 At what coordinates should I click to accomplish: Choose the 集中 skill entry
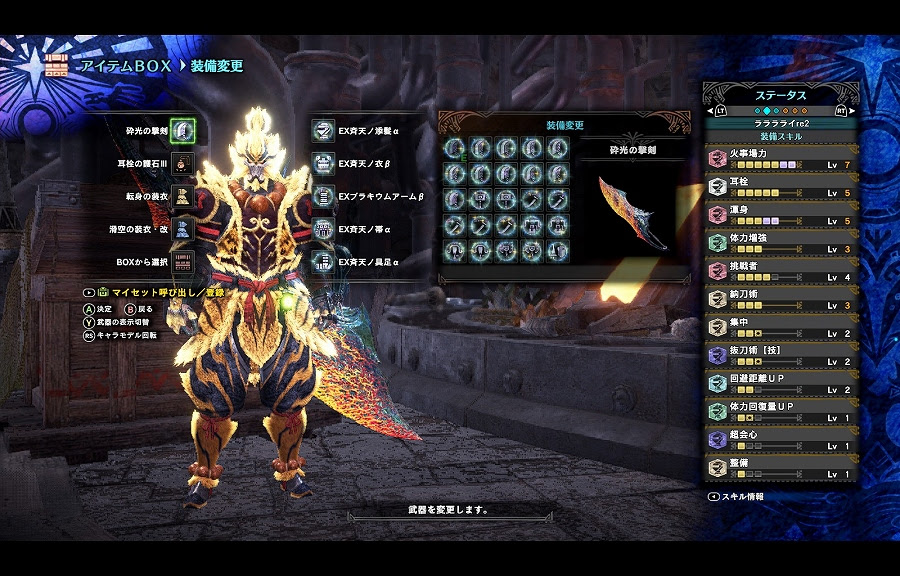click(x=781, y=326)
